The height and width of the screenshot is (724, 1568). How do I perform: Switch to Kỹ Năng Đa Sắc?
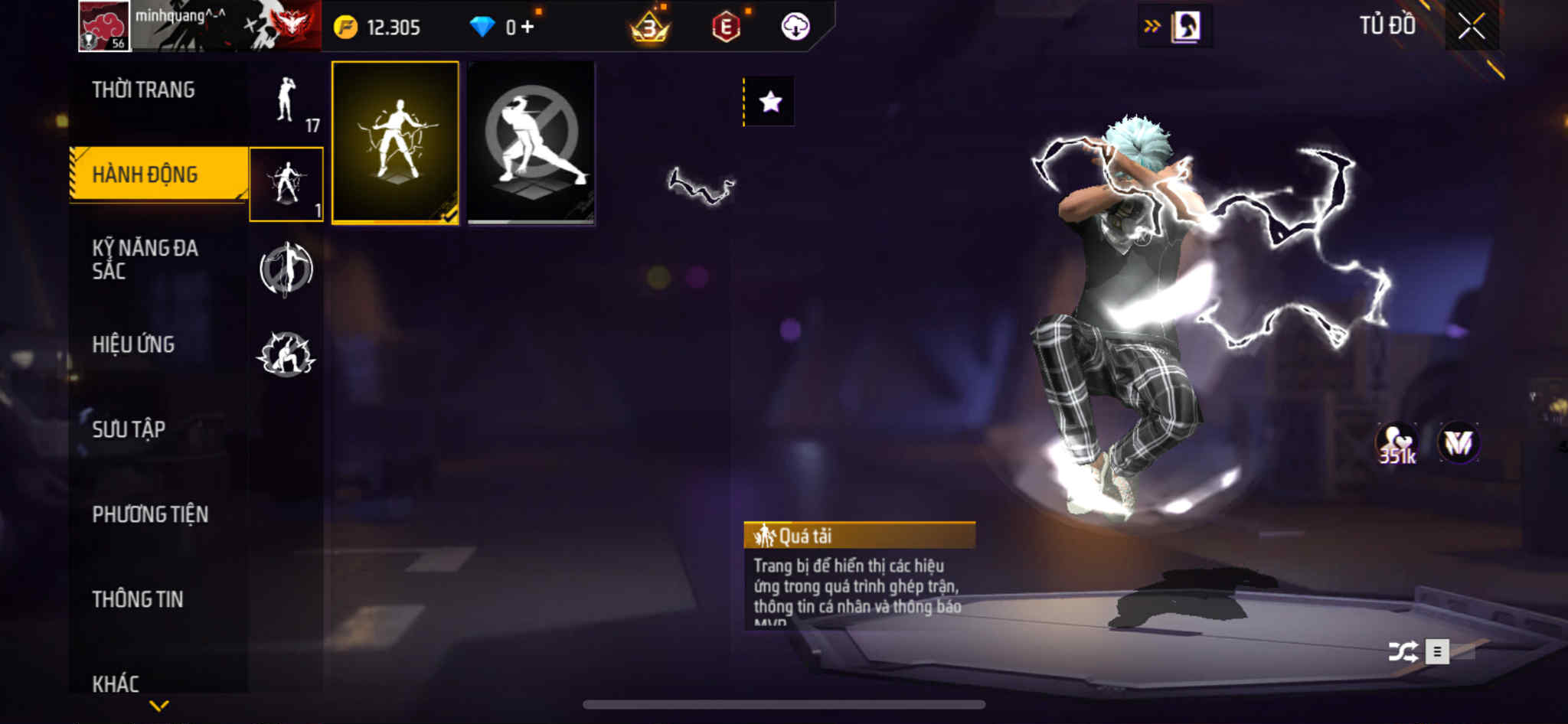point(145,259)
